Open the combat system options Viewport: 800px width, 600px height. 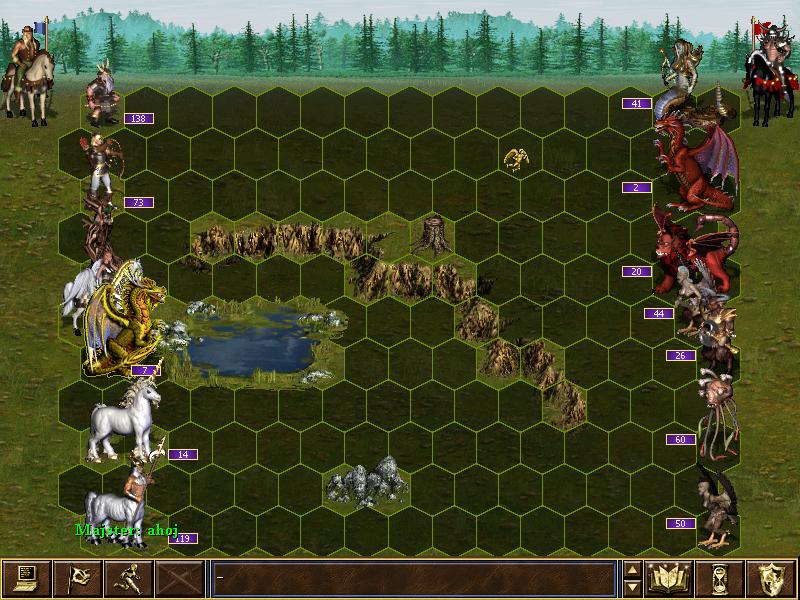tap(26, 577)
